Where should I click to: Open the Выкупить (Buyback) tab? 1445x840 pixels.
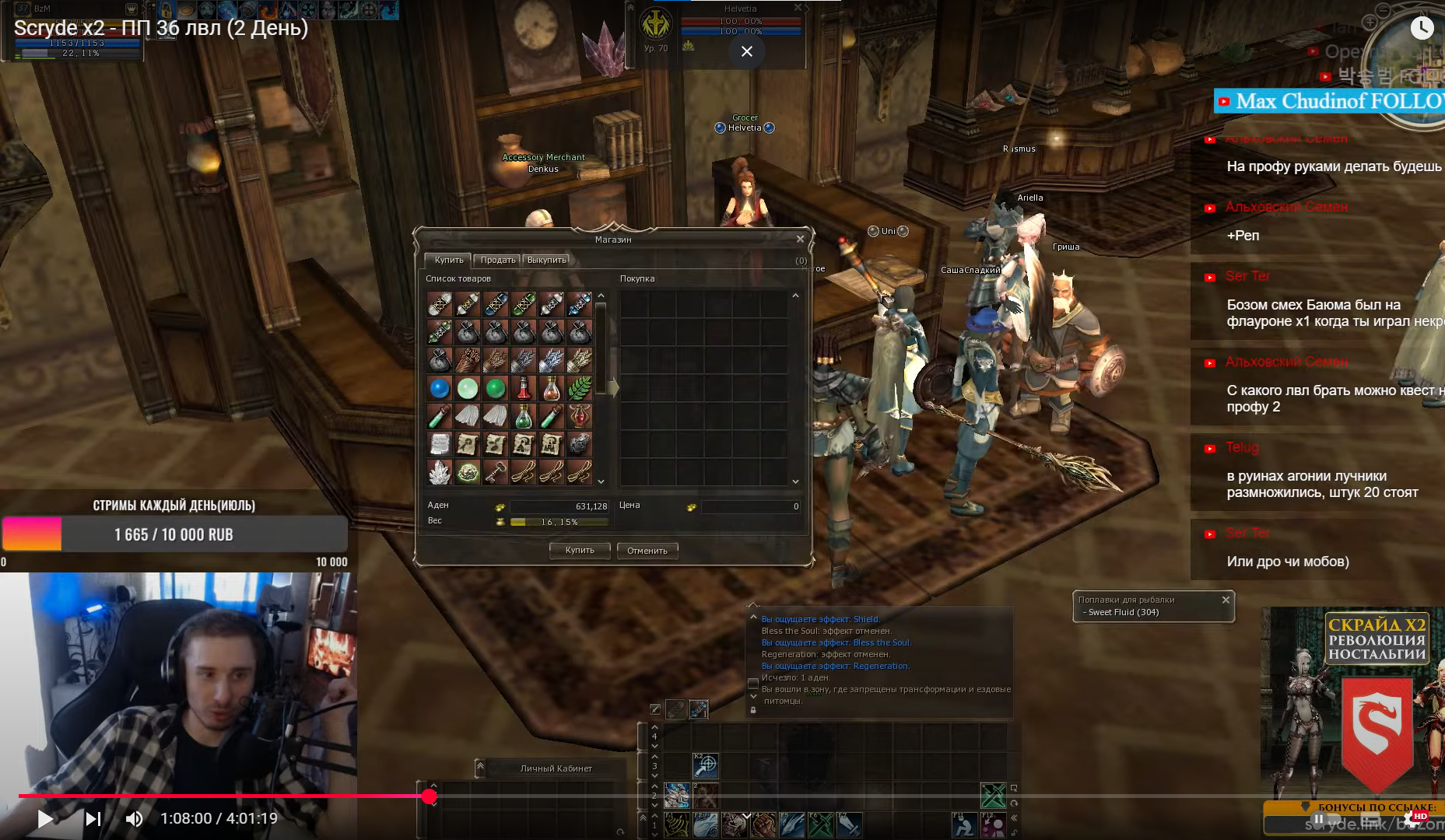pyautogui.click(x=546, y=260)
